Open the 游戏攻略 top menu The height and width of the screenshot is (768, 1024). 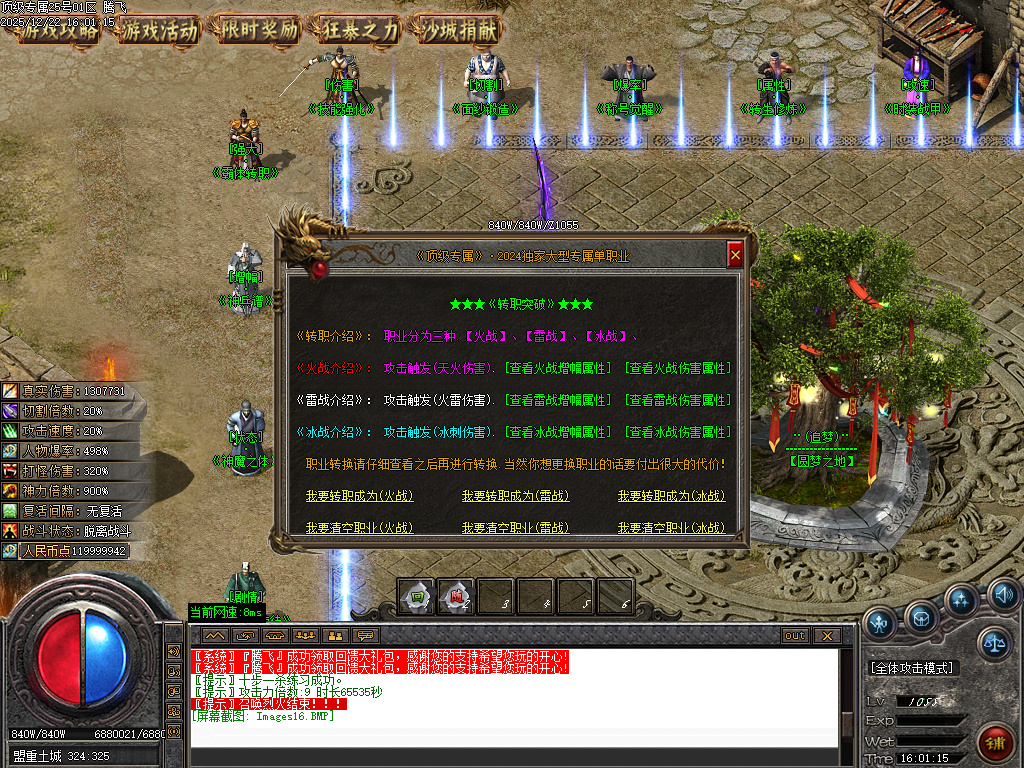tap(61, 30)
